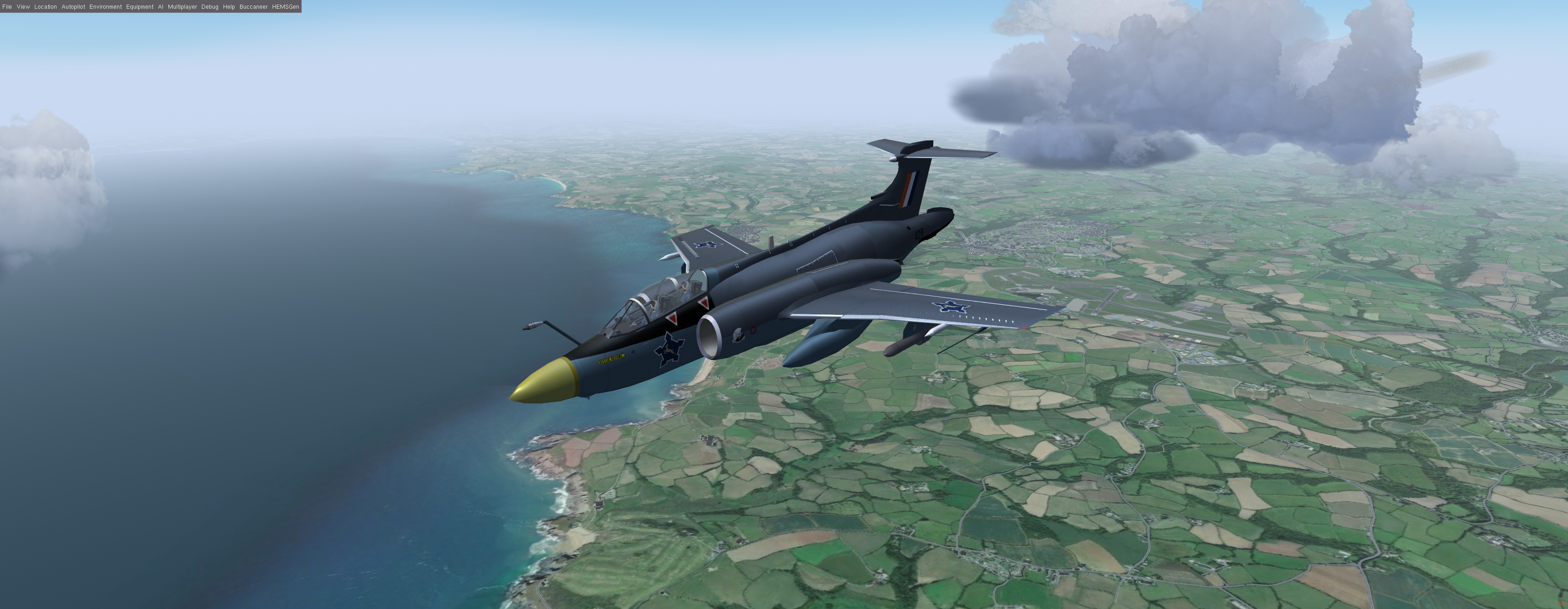Select the Location menu

tap(45, 7)
